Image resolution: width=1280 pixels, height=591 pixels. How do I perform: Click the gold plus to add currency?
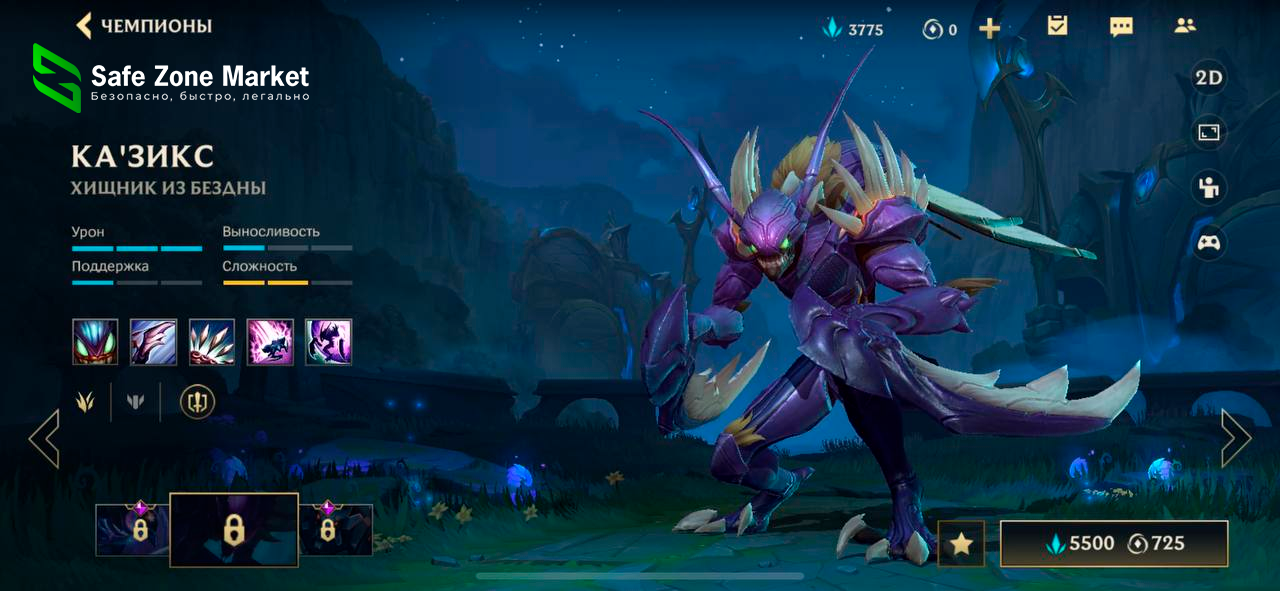(989, 29)
